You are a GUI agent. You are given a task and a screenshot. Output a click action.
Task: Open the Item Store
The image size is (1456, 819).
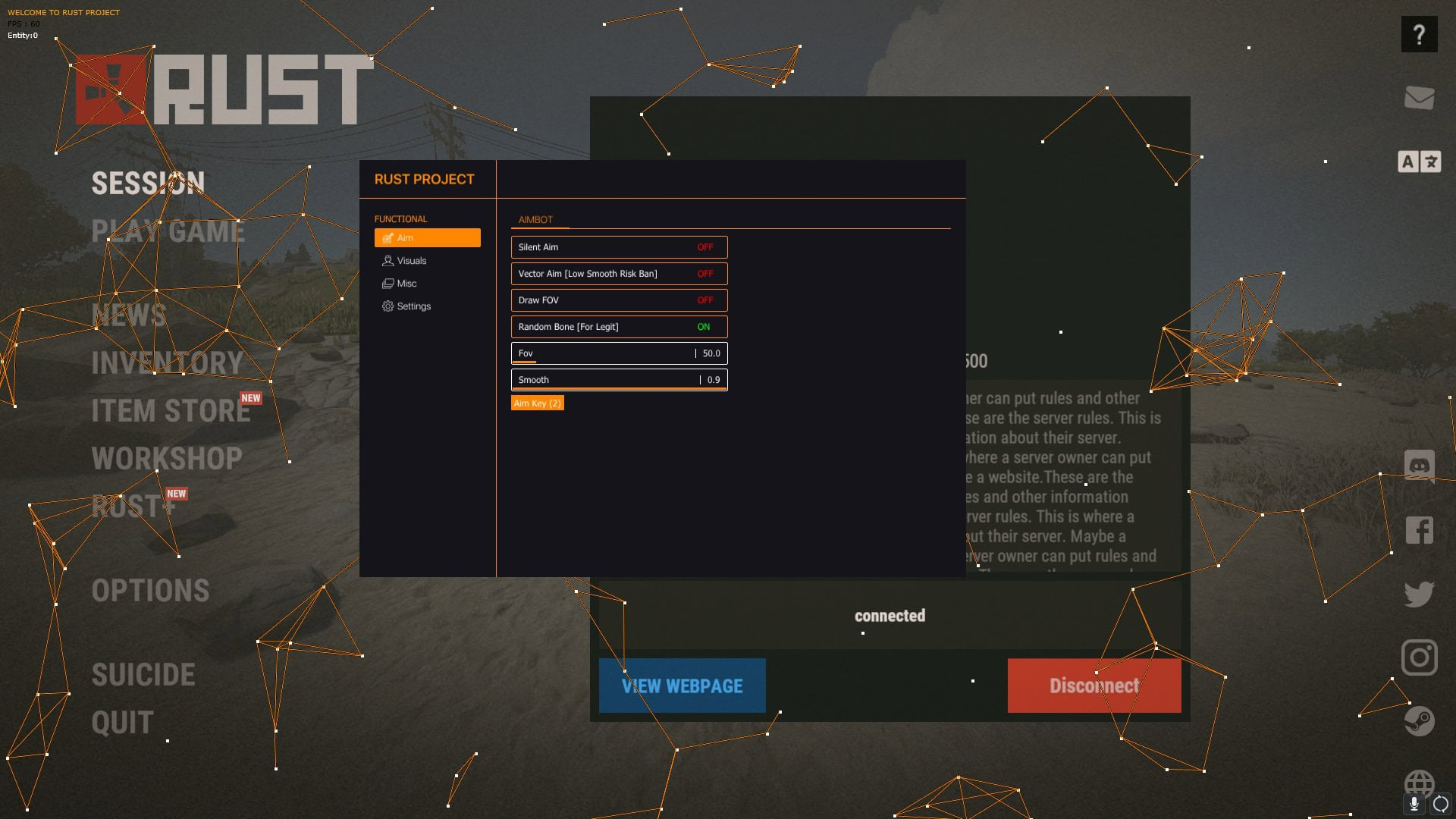(x=171, y=411)
